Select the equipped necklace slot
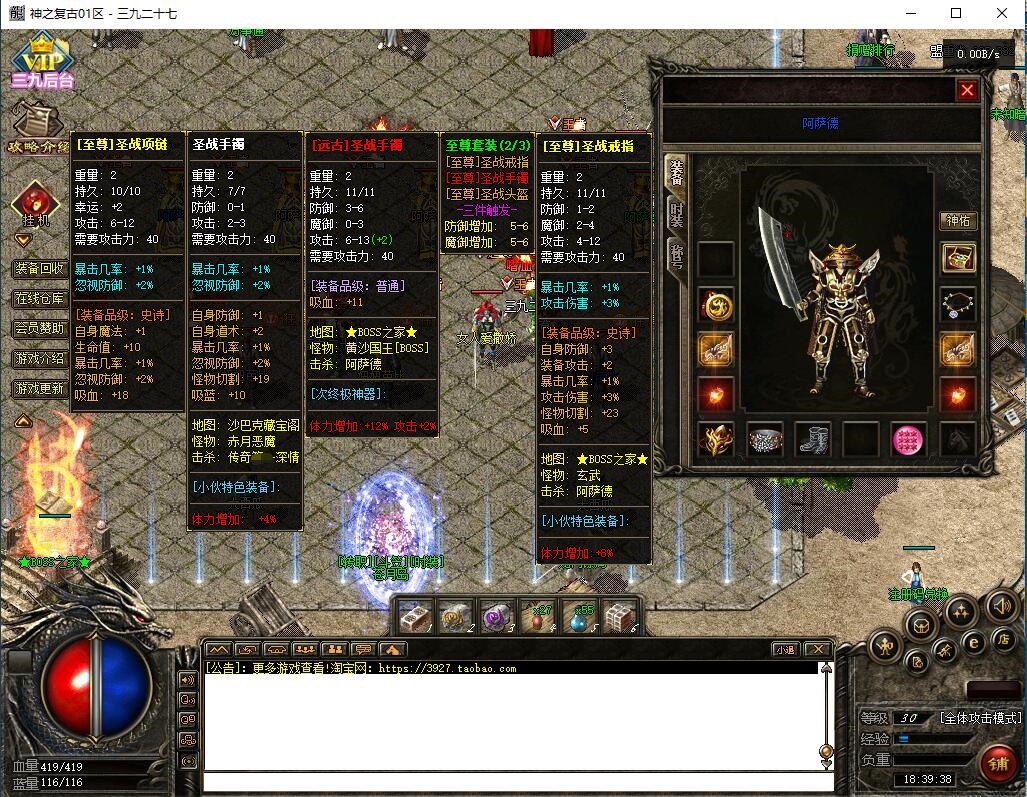Screen dimensions: 1027x797 [x=958, y=304]
